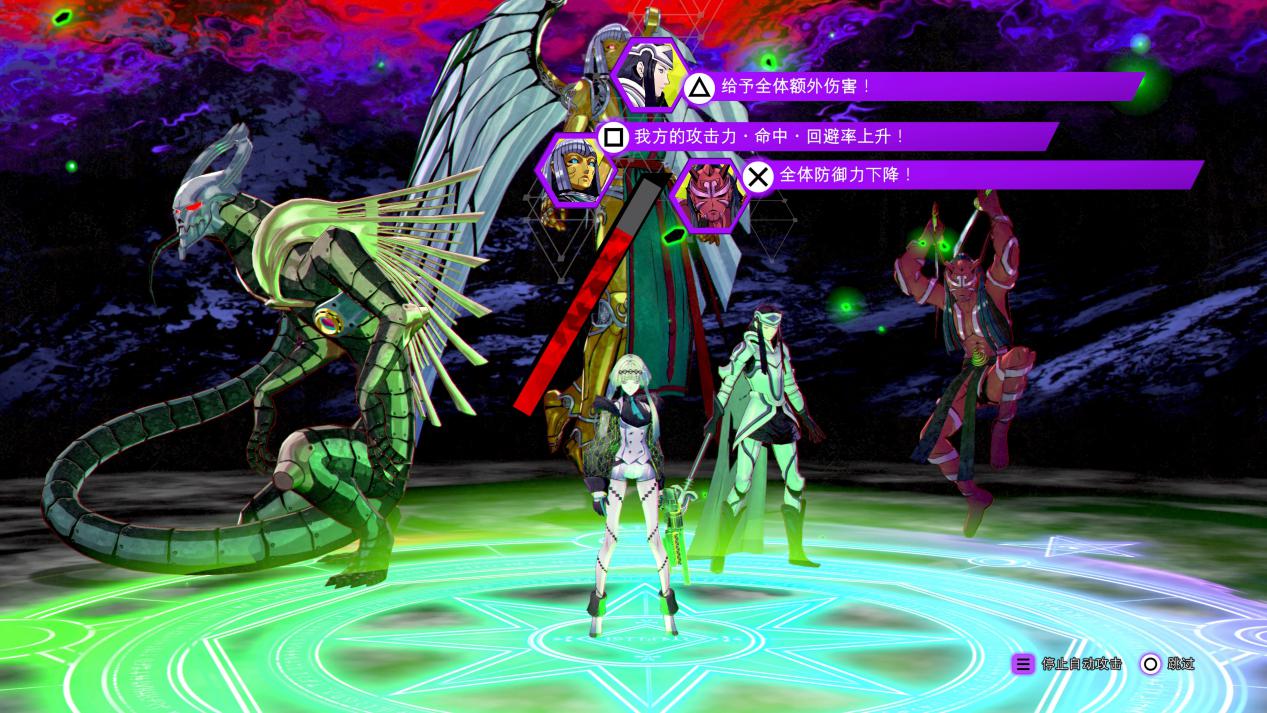Choose the red demon mask portrait hexagon
Screen dimensions: 1267x713
tap(706, 194)
